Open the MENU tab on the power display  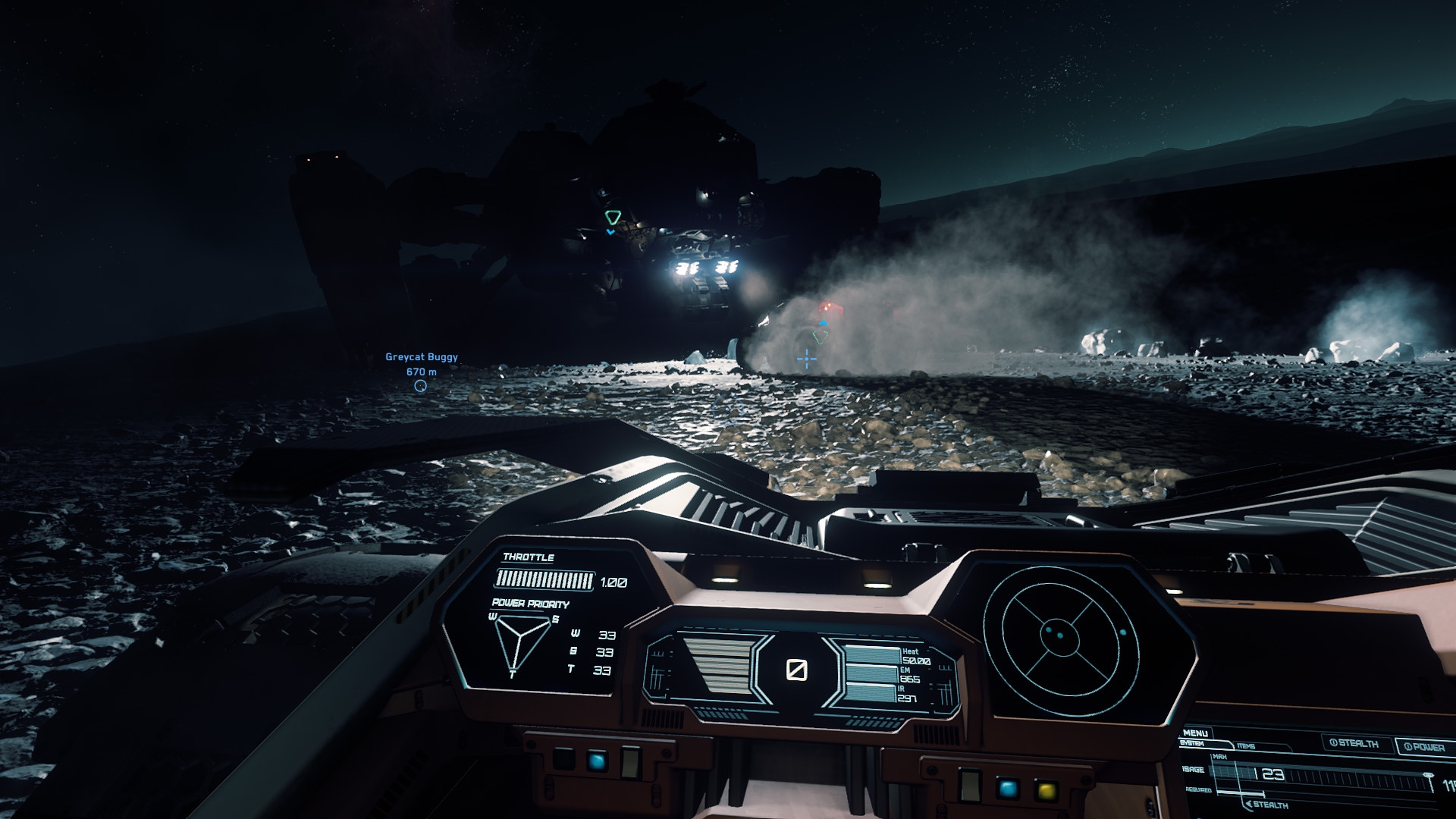(x=1195, y=733)
